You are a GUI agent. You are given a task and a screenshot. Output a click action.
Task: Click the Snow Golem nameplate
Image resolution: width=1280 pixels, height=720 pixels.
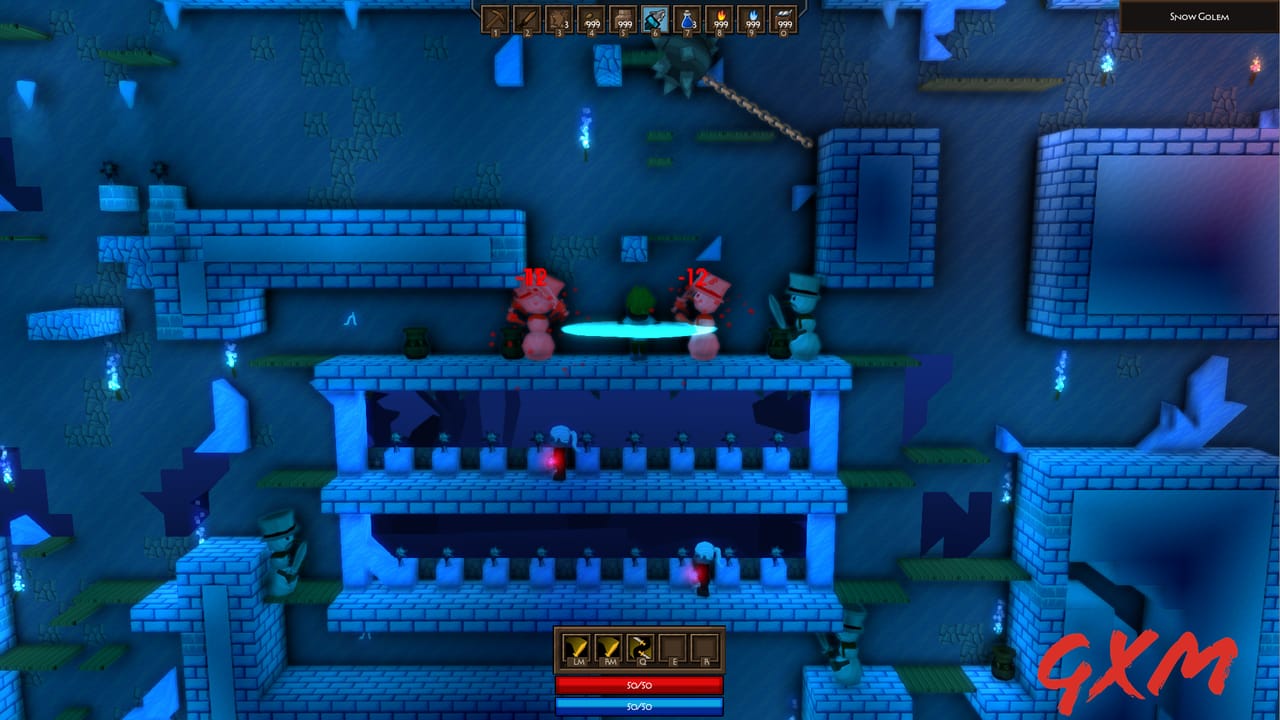(1201, 18)
